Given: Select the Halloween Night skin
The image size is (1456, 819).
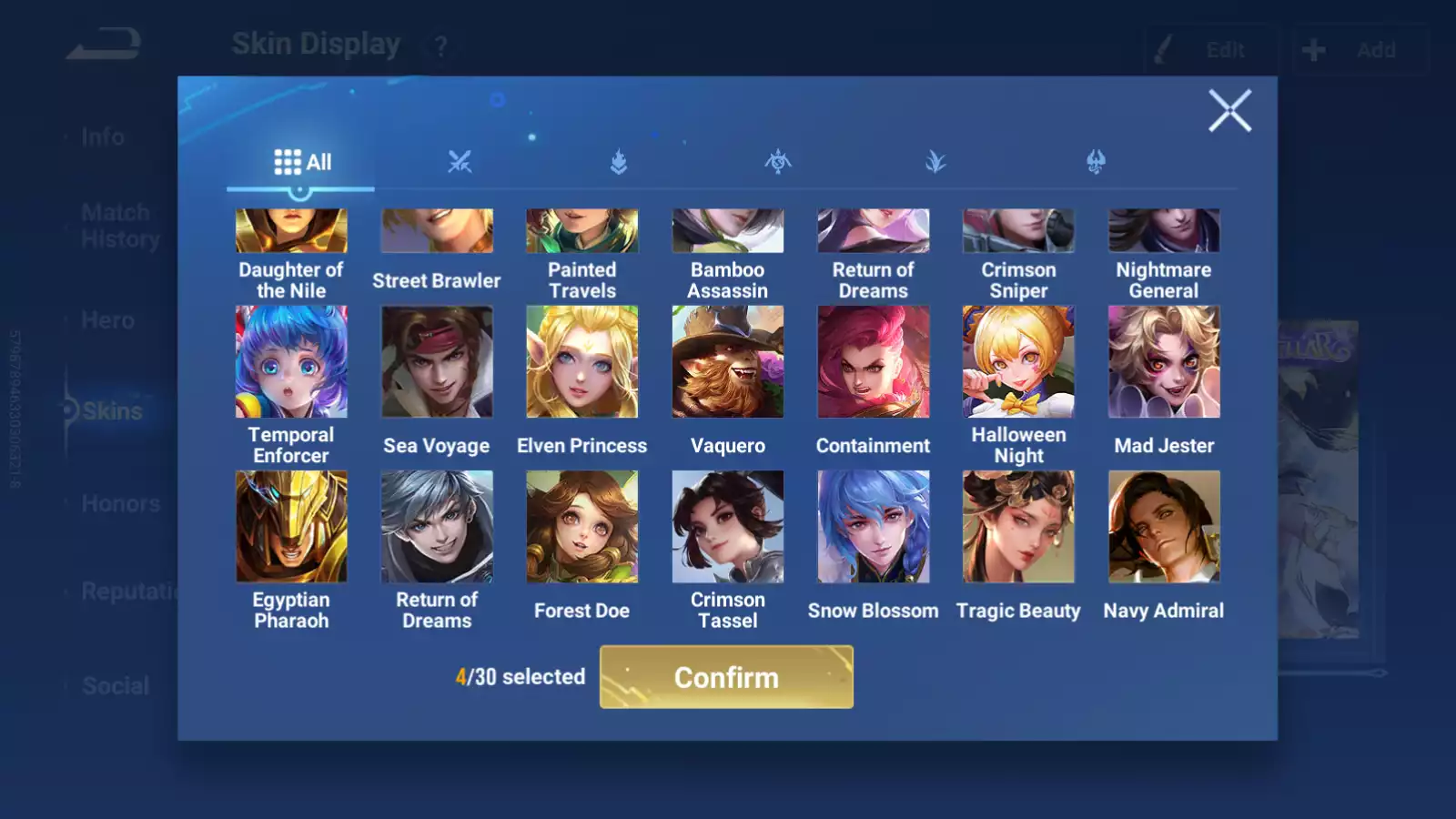Looking at the screenshot, I should 1018,362.
